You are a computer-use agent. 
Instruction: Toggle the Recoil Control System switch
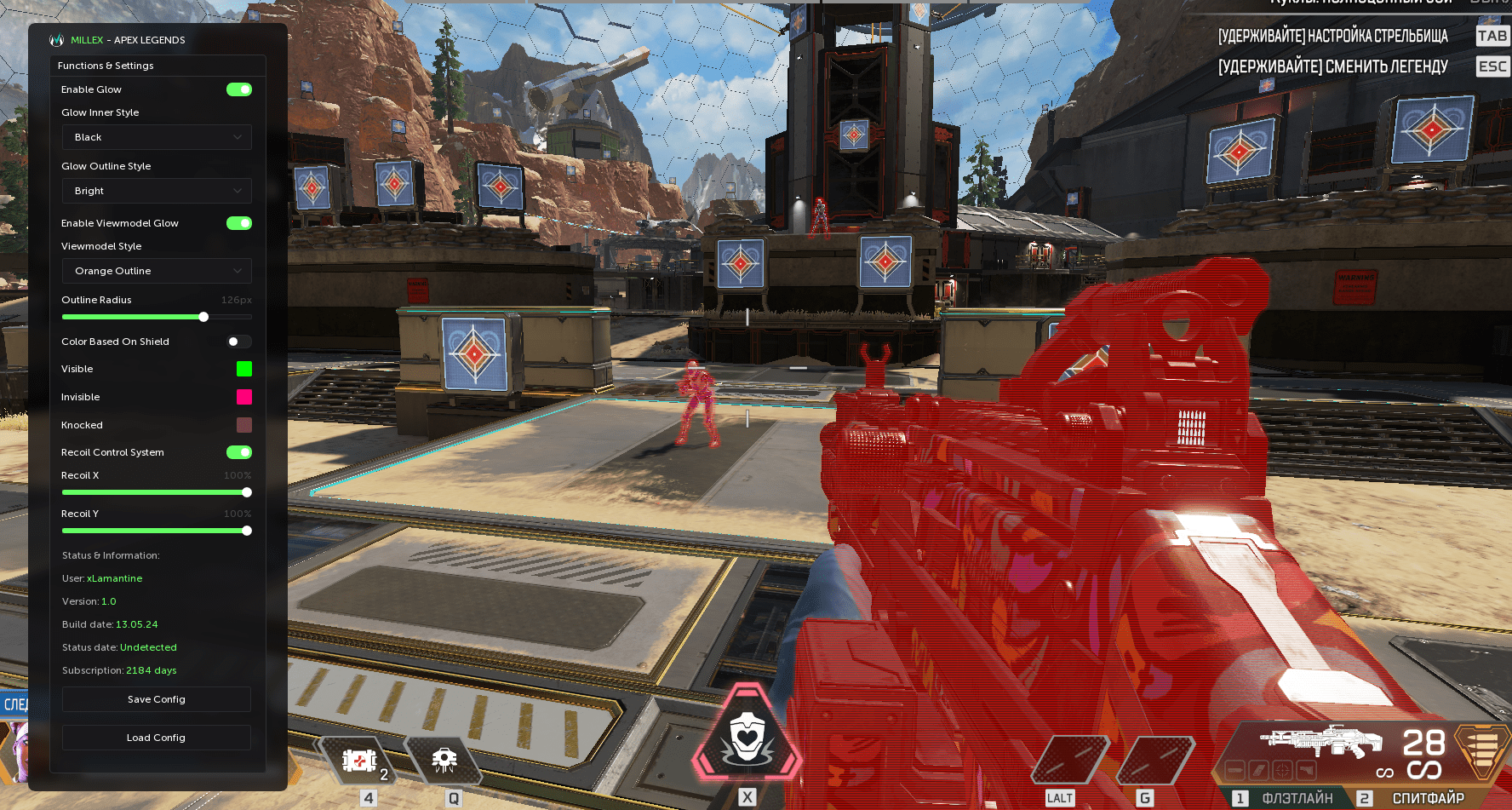coord(239,452)
